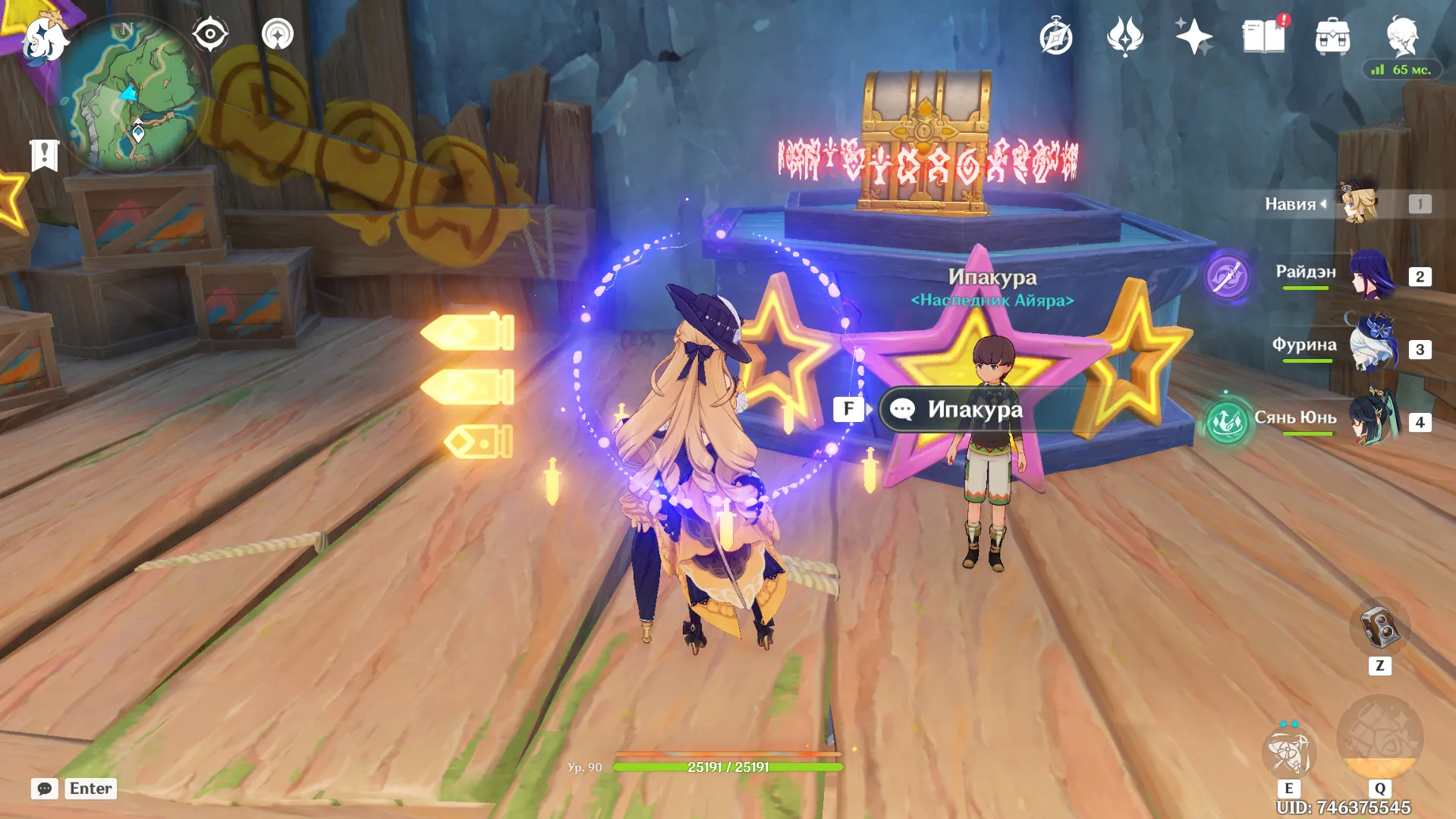Screen dimensions: 1456x819
Task: Activate Navia's elemental burst icon
Action: 1379,739
